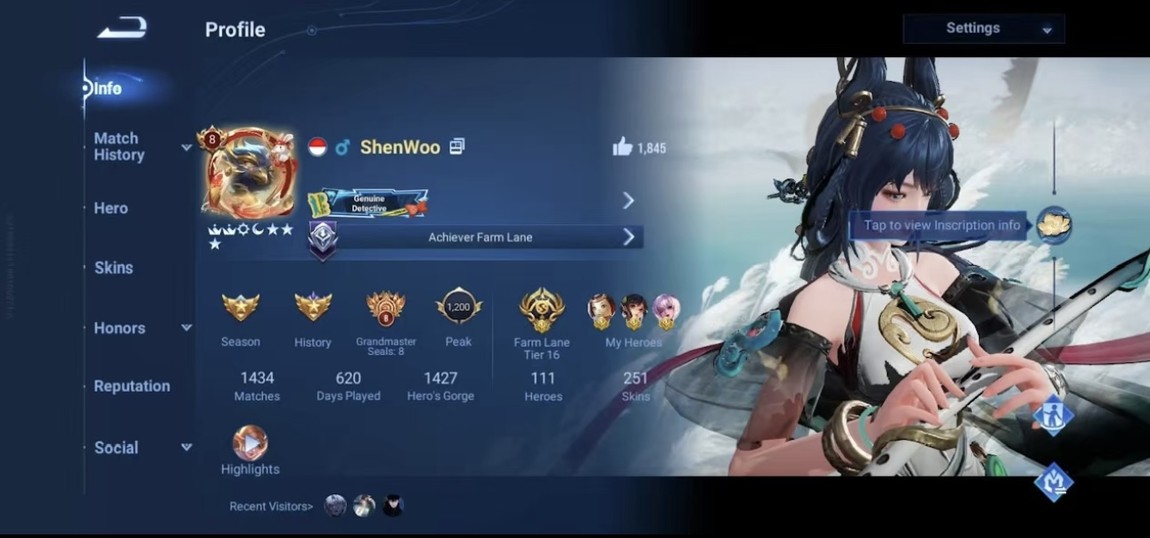Open the History rank badge

312,307
